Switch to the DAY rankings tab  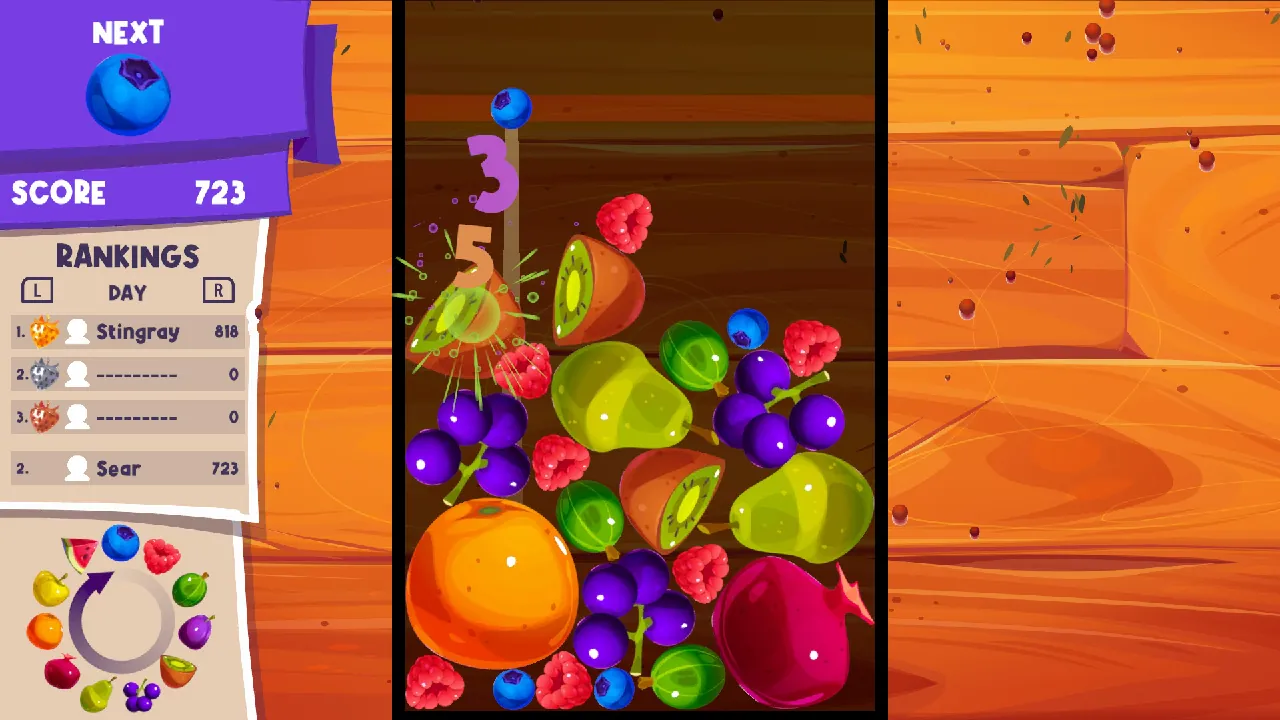128,291
